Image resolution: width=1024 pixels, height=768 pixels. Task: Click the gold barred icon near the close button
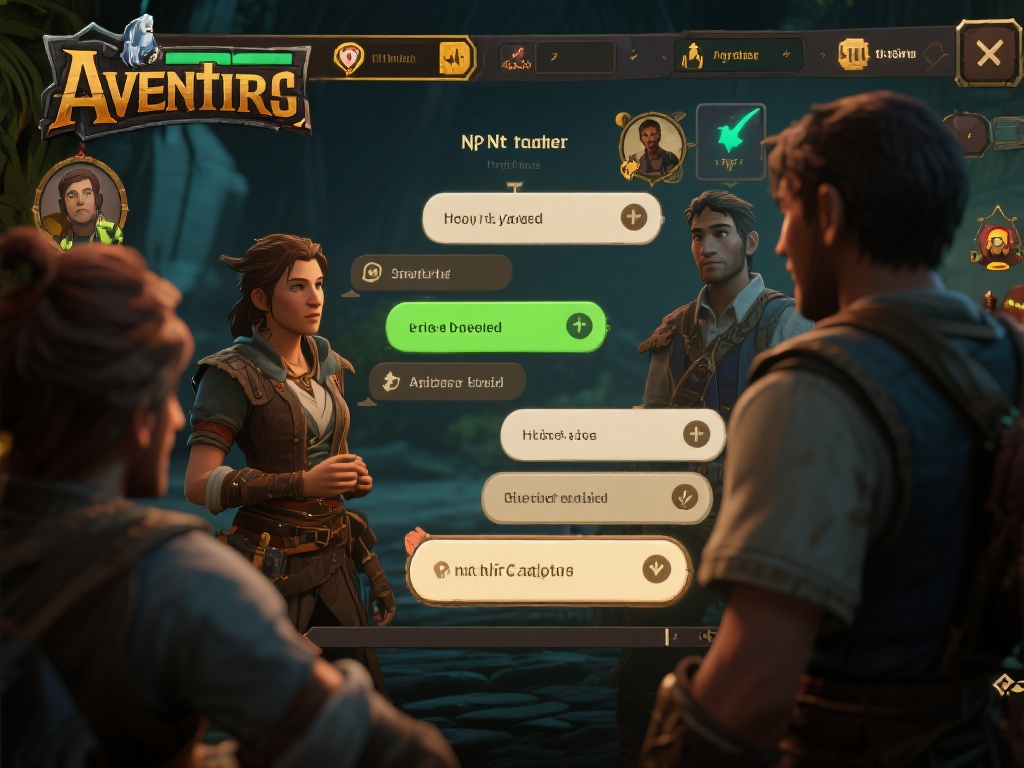coord(852,54)
